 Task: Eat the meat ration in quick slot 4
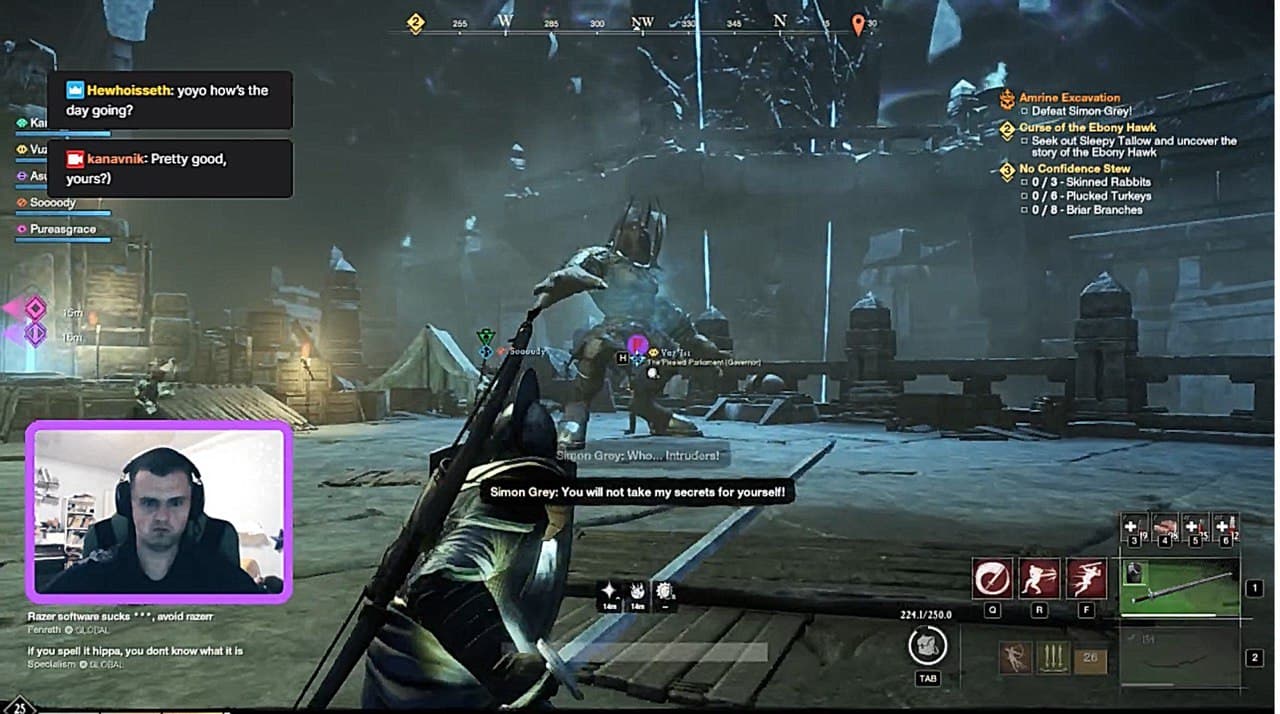[1164, 527]
